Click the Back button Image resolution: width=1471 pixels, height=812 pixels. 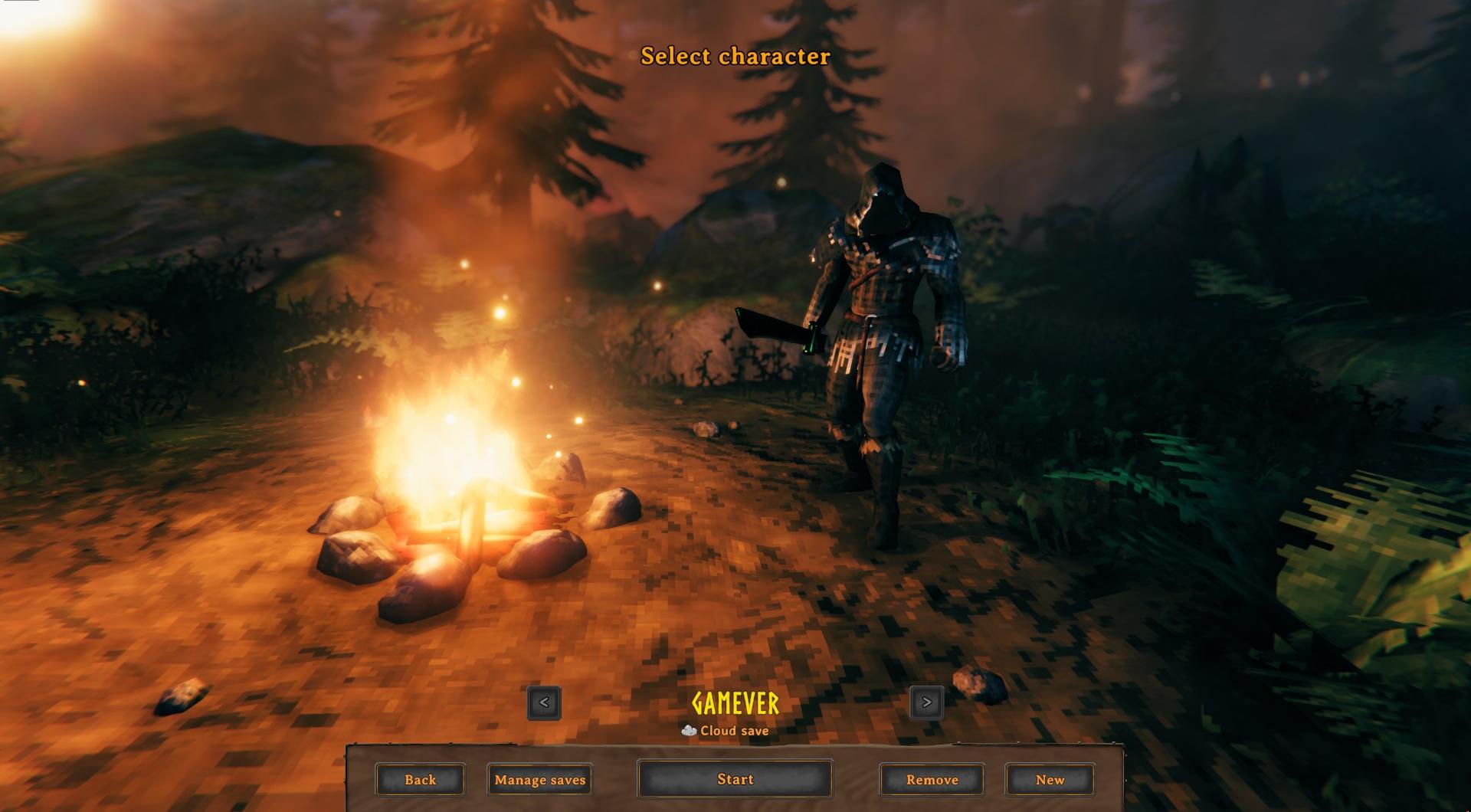[x=420, y=780]
